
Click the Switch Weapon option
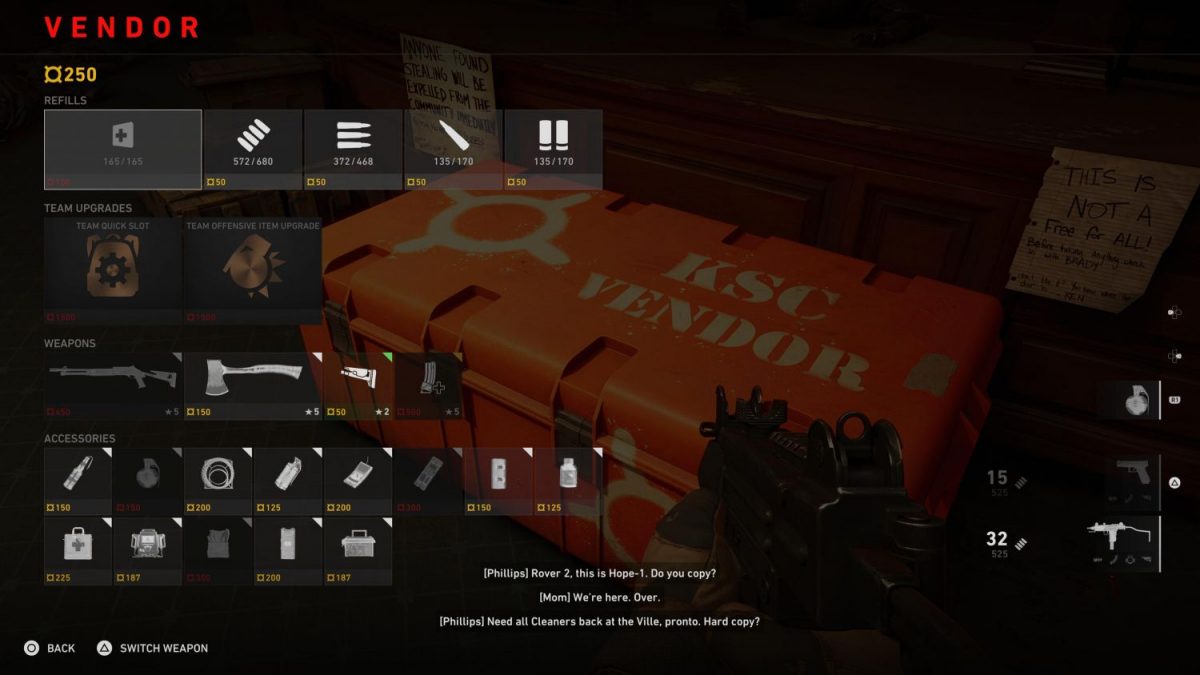coord(153,648)
